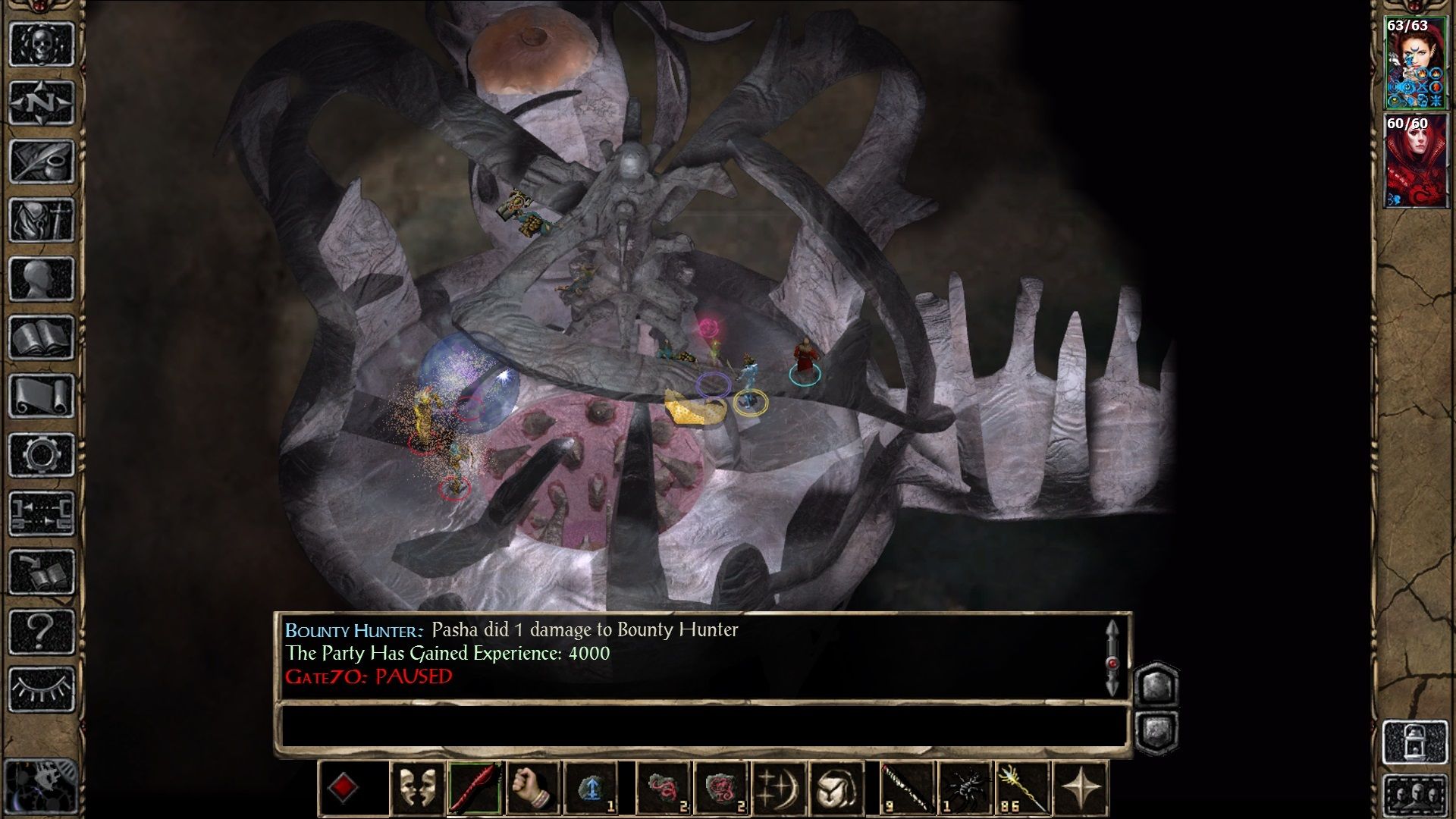
Task: Select all party members with the three-heads button
Action: (1415, 795)
